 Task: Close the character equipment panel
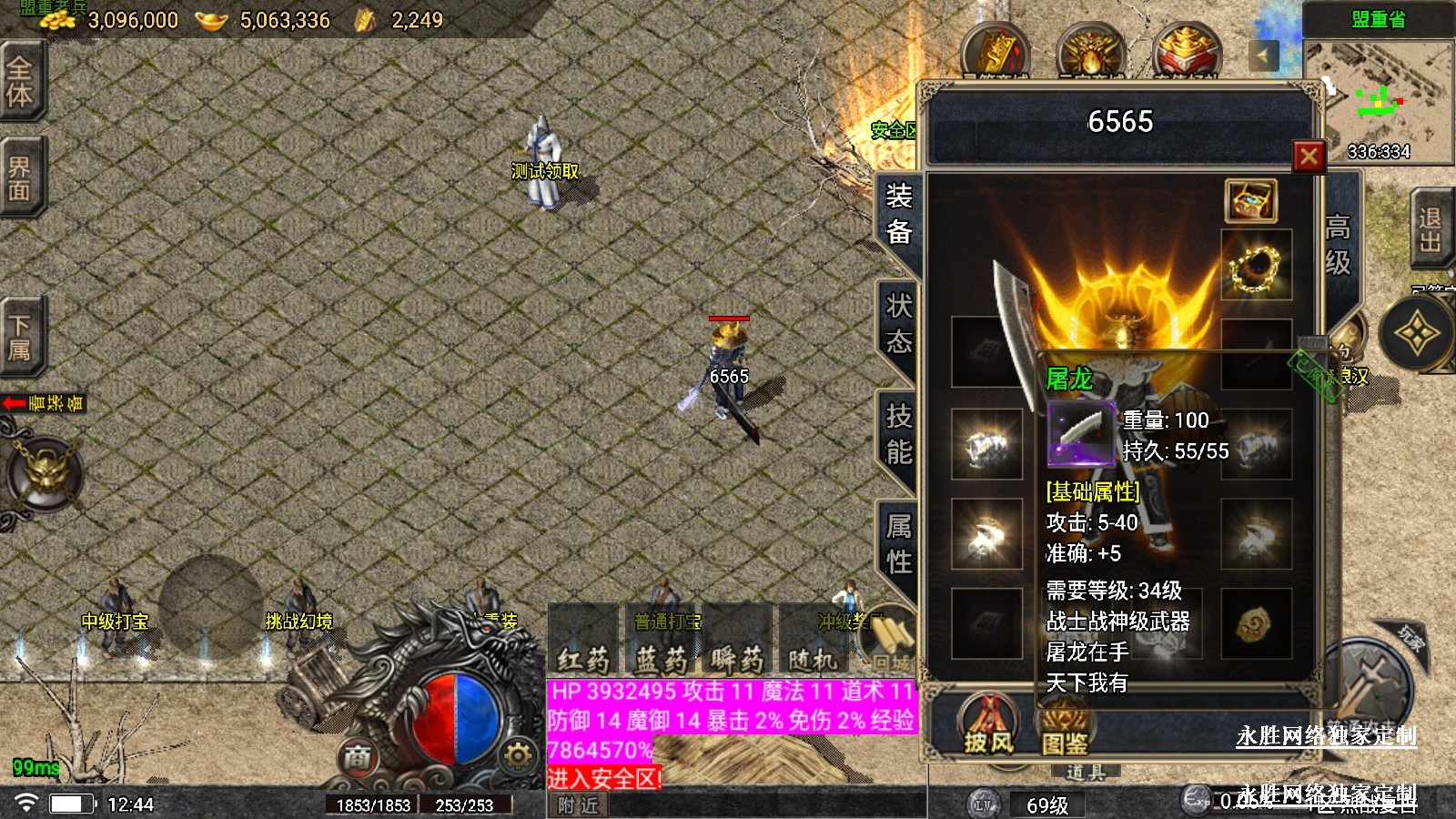pyautogui.click(x=1309, y=157)
